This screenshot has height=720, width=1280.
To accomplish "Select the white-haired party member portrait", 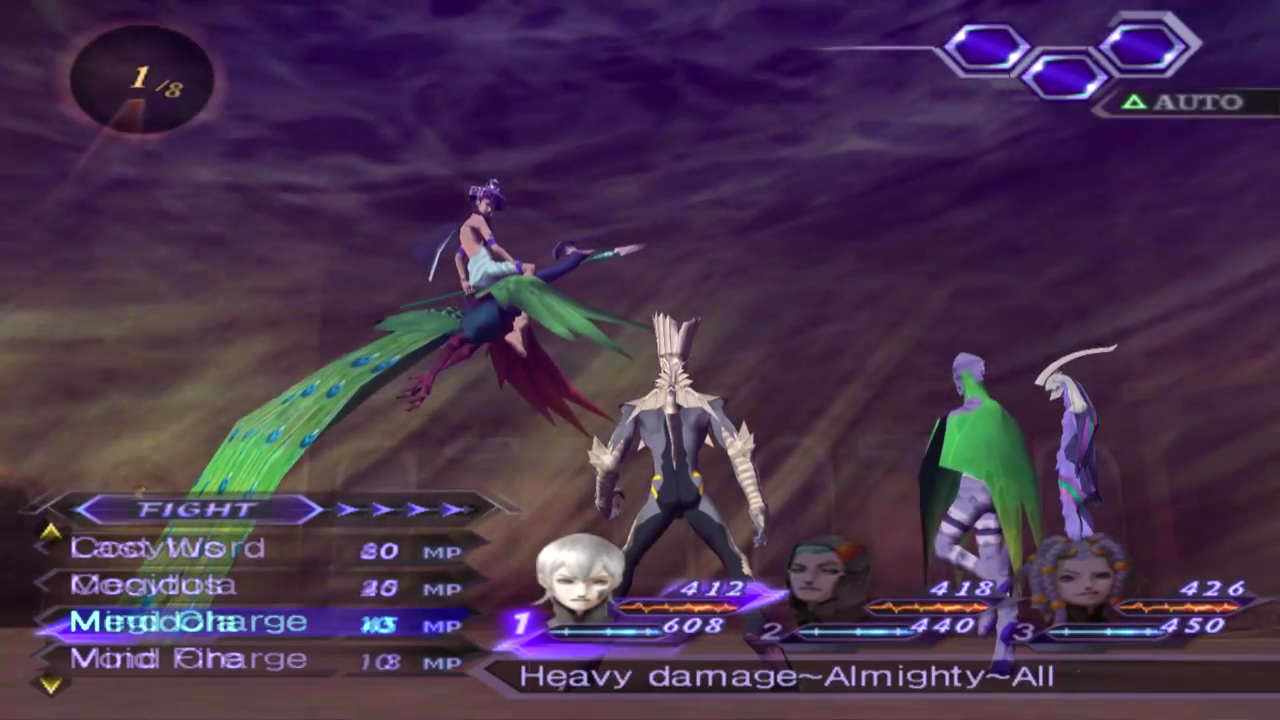I will coord(578,577).
